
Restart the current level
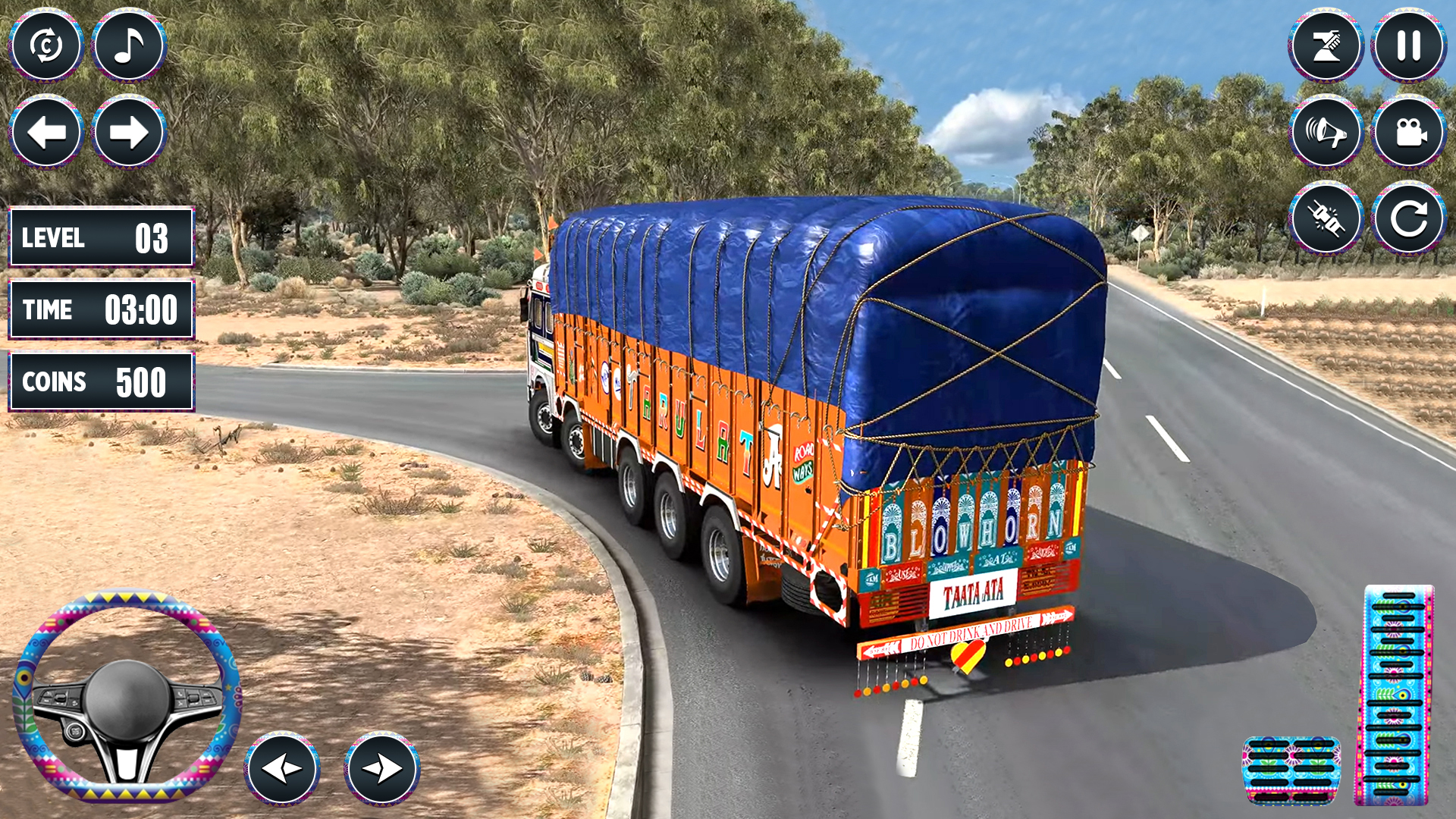click(x=1407, y=220)
